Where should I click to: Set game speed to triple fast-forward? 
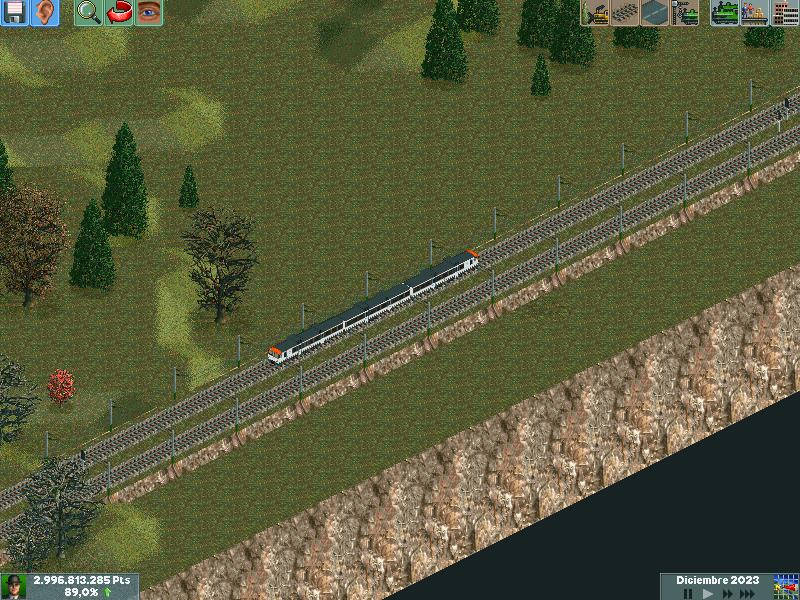tap(748, 593)
